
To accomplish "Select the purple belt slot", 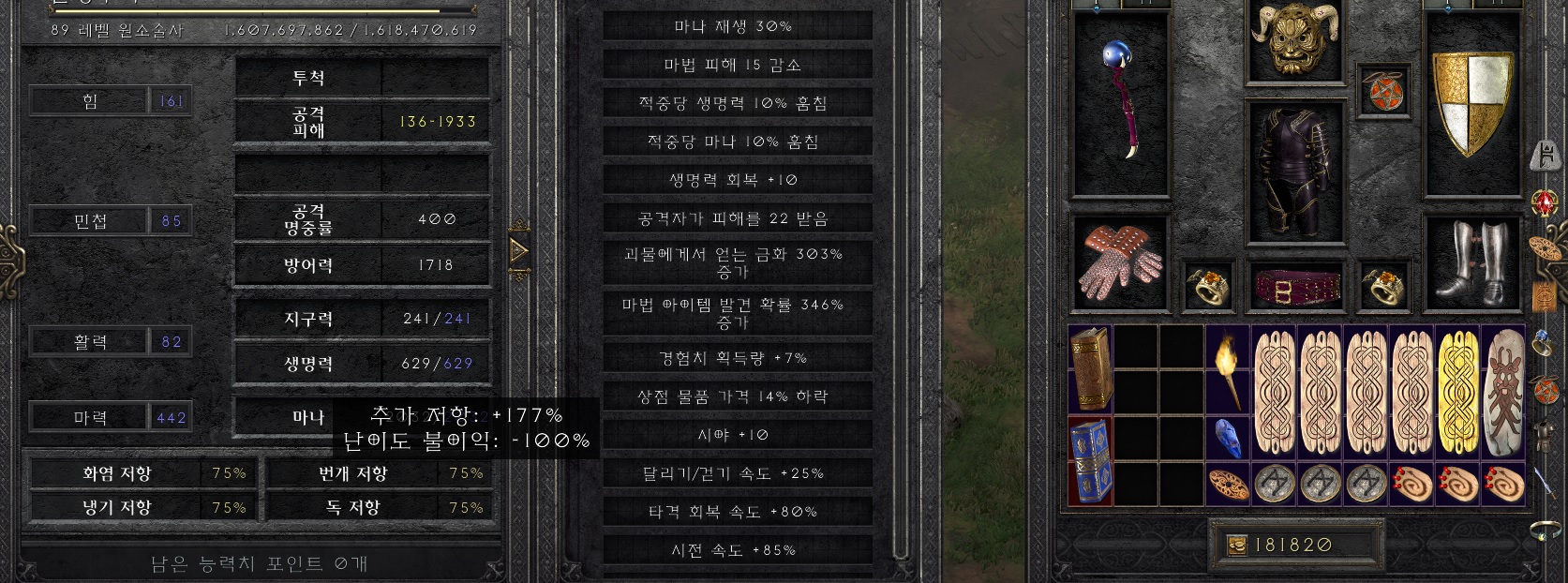I will tap(1296, 288).
